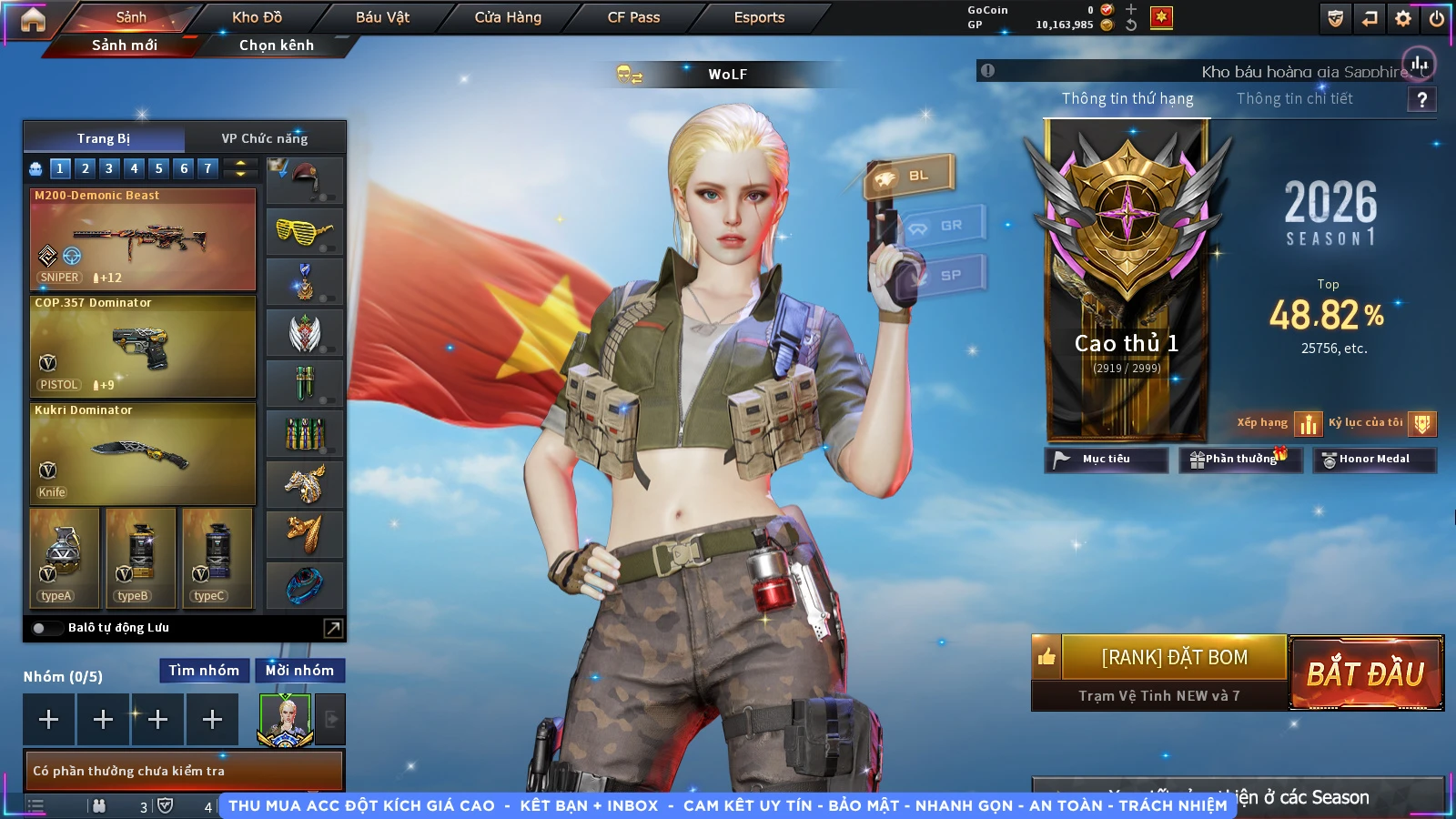
Task: Open the CF Pass page
Action: 633,17
